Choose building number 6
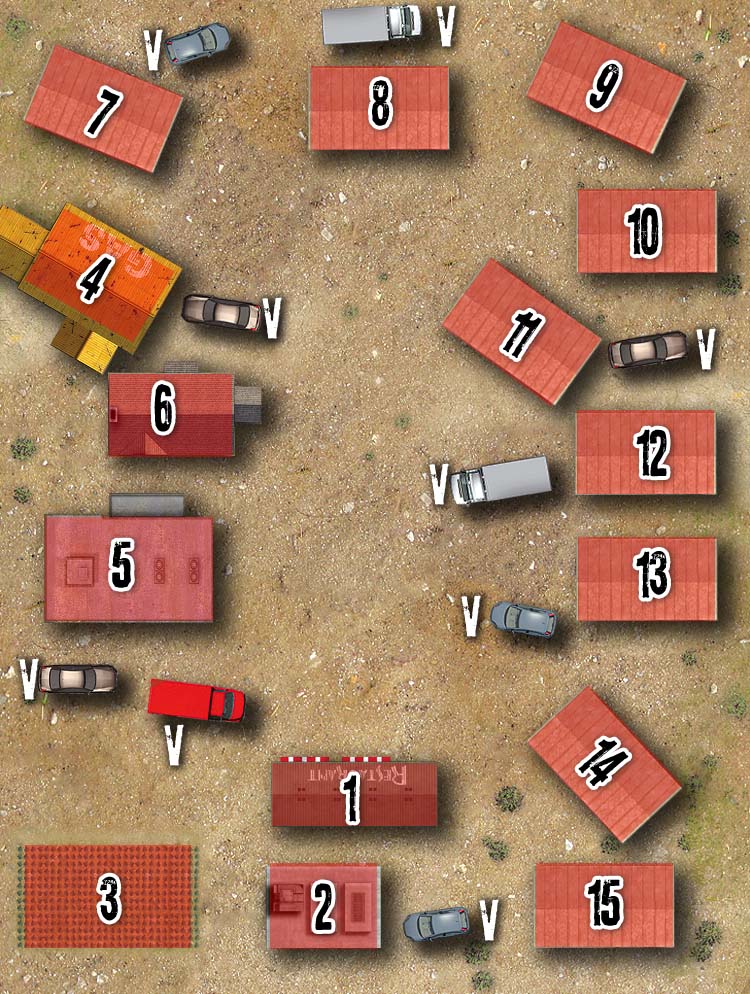The image size is (750, 994). (170, 414)
